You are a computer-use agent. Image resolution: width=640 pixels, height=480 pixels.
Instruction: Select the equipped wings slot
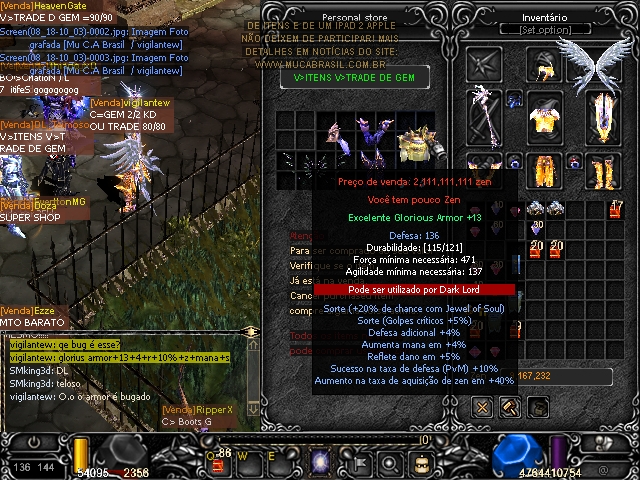[596, 65]
